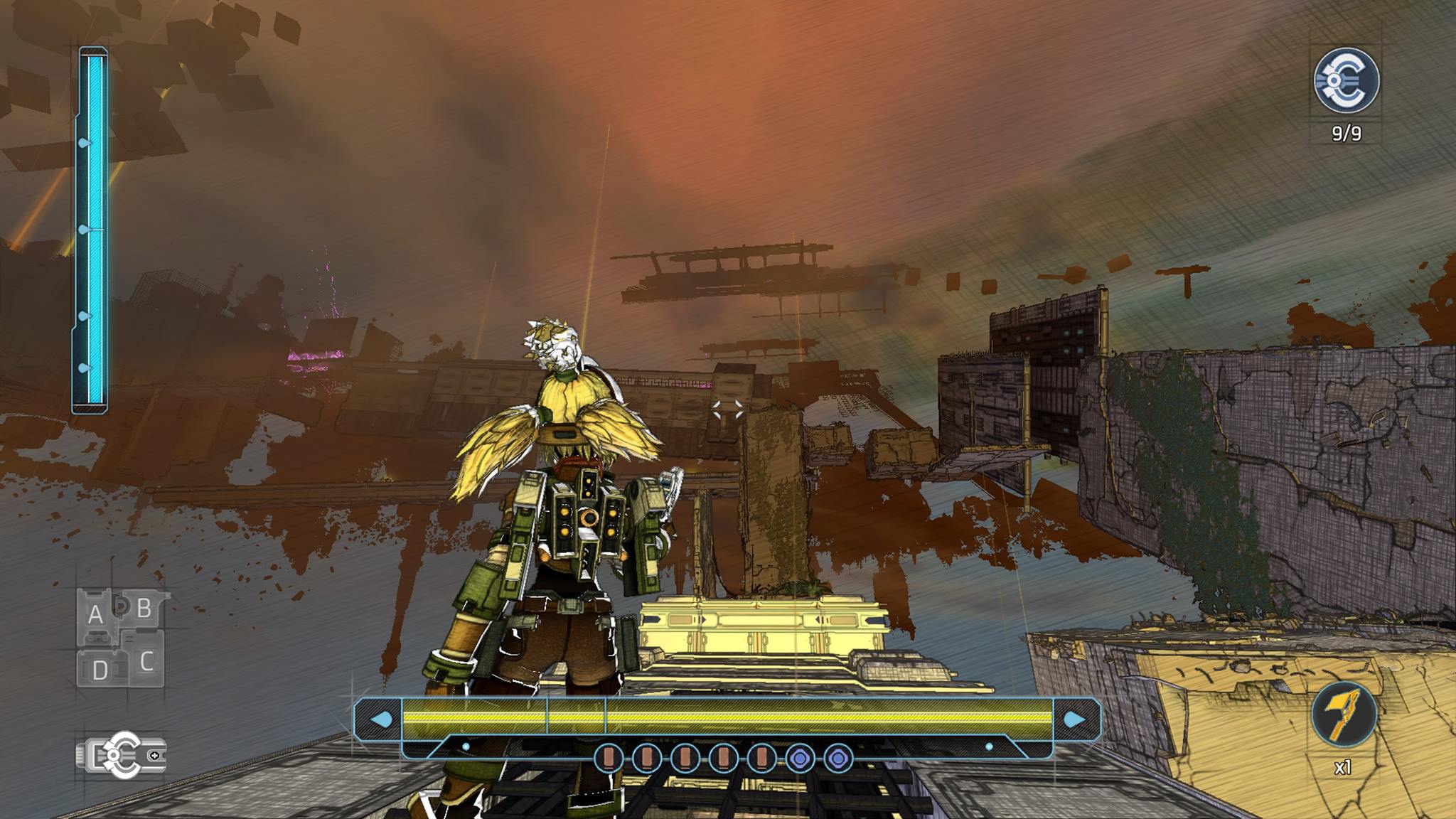The height and width of the screenshot is (819, 1456).
Task: Activate the golden tool item icon
Action: coord(1343,714)
